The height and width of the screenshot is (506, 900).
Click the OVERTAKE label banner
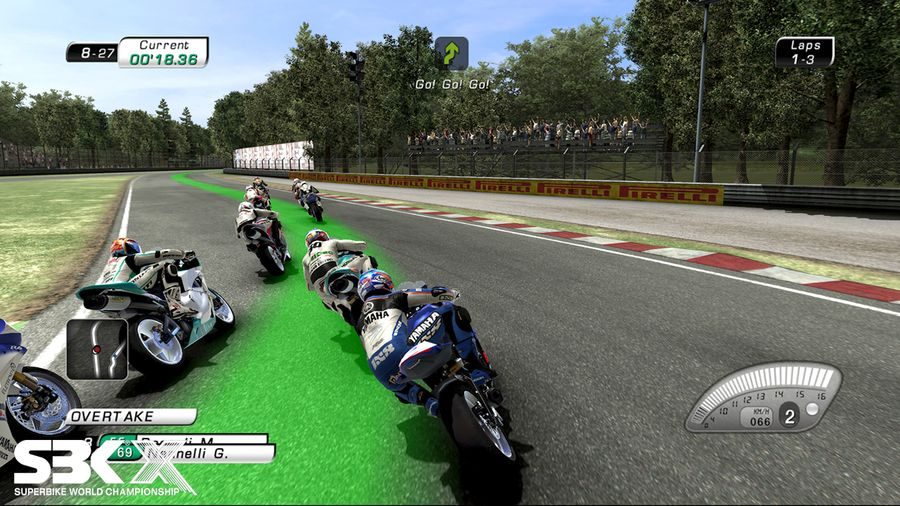tap(130, 416)
